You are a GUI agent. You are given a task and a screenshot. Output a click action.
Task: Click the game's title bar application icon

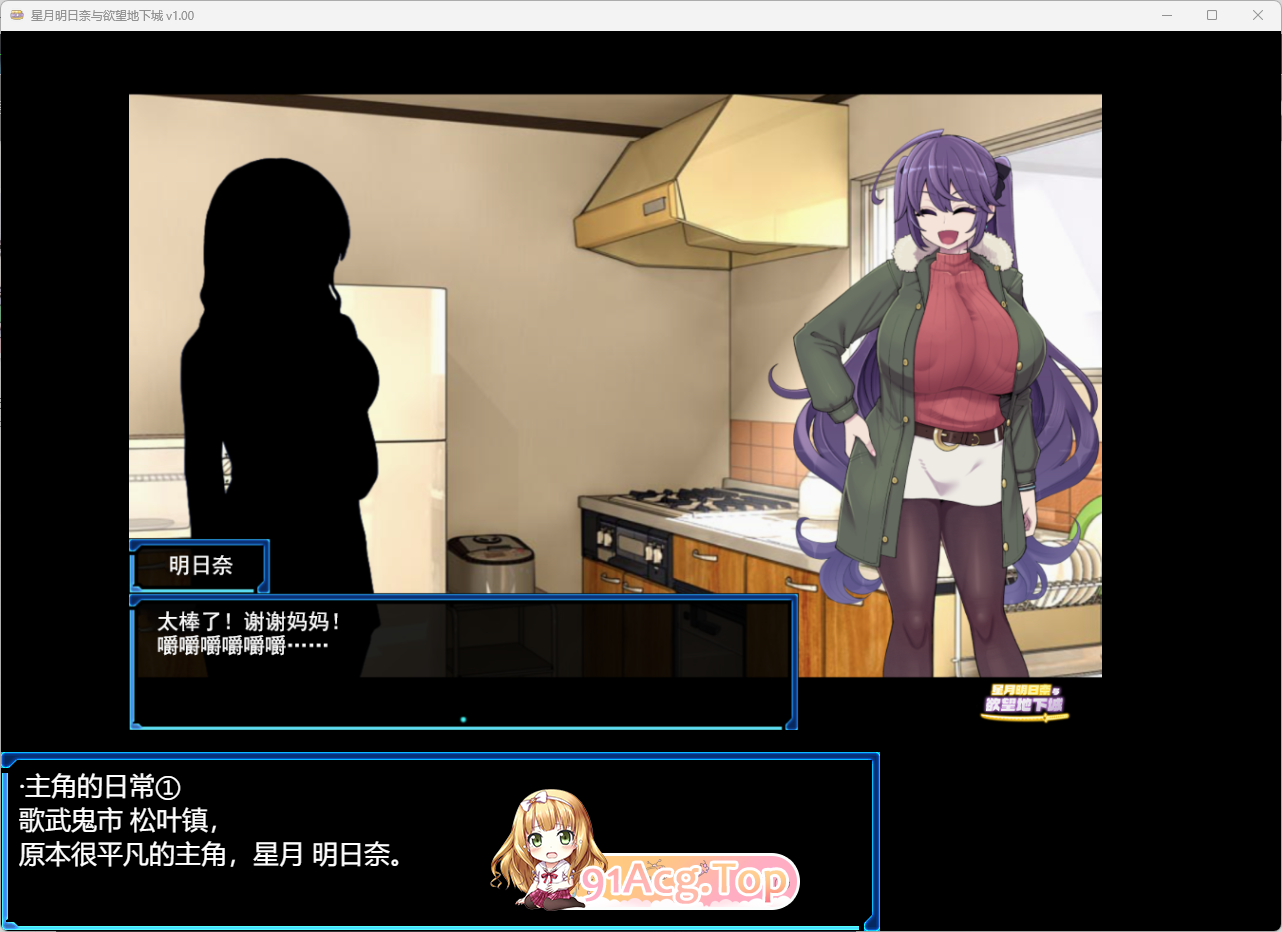[15, 15]
